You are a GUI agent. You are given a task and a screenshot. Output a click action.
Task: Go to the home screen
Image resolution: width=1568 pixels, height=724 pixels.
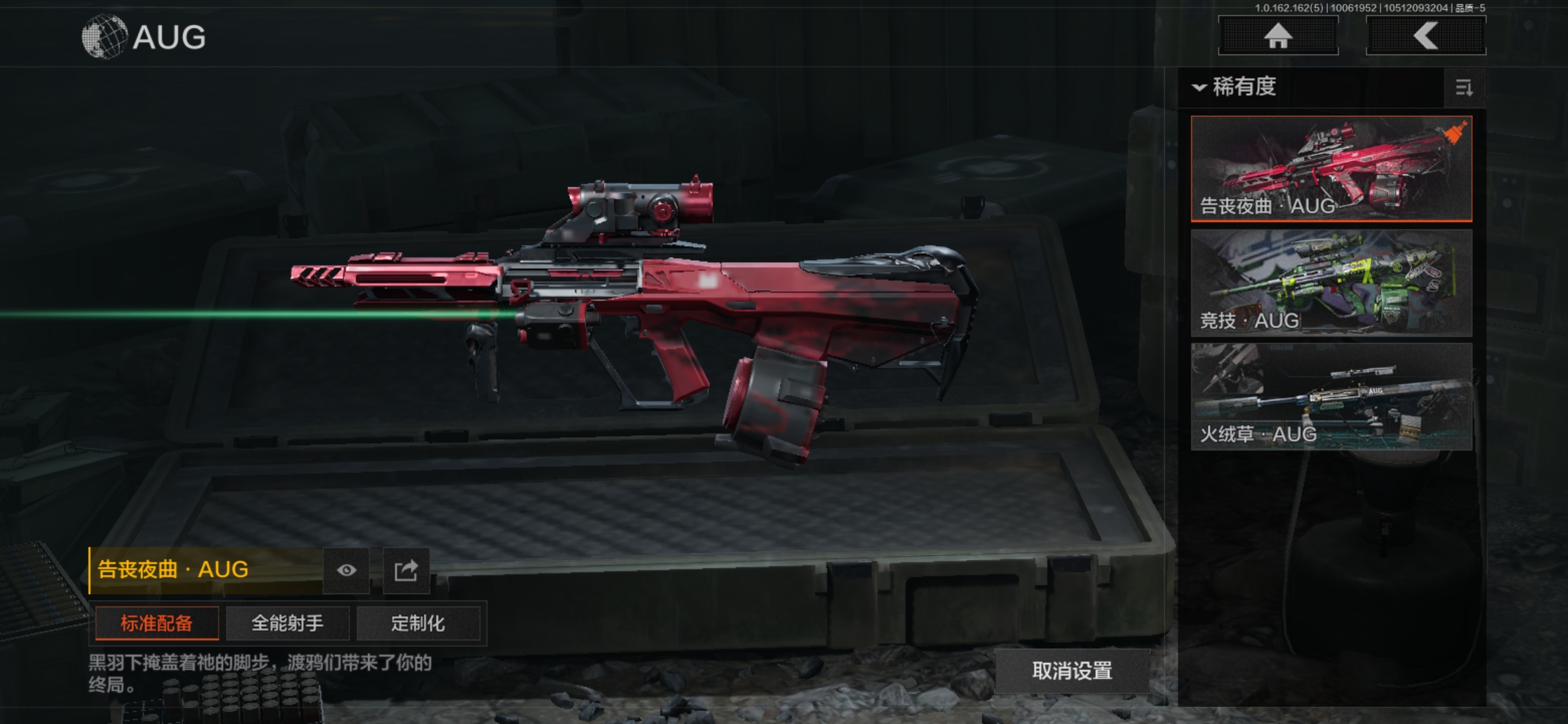click(1278, 36)
